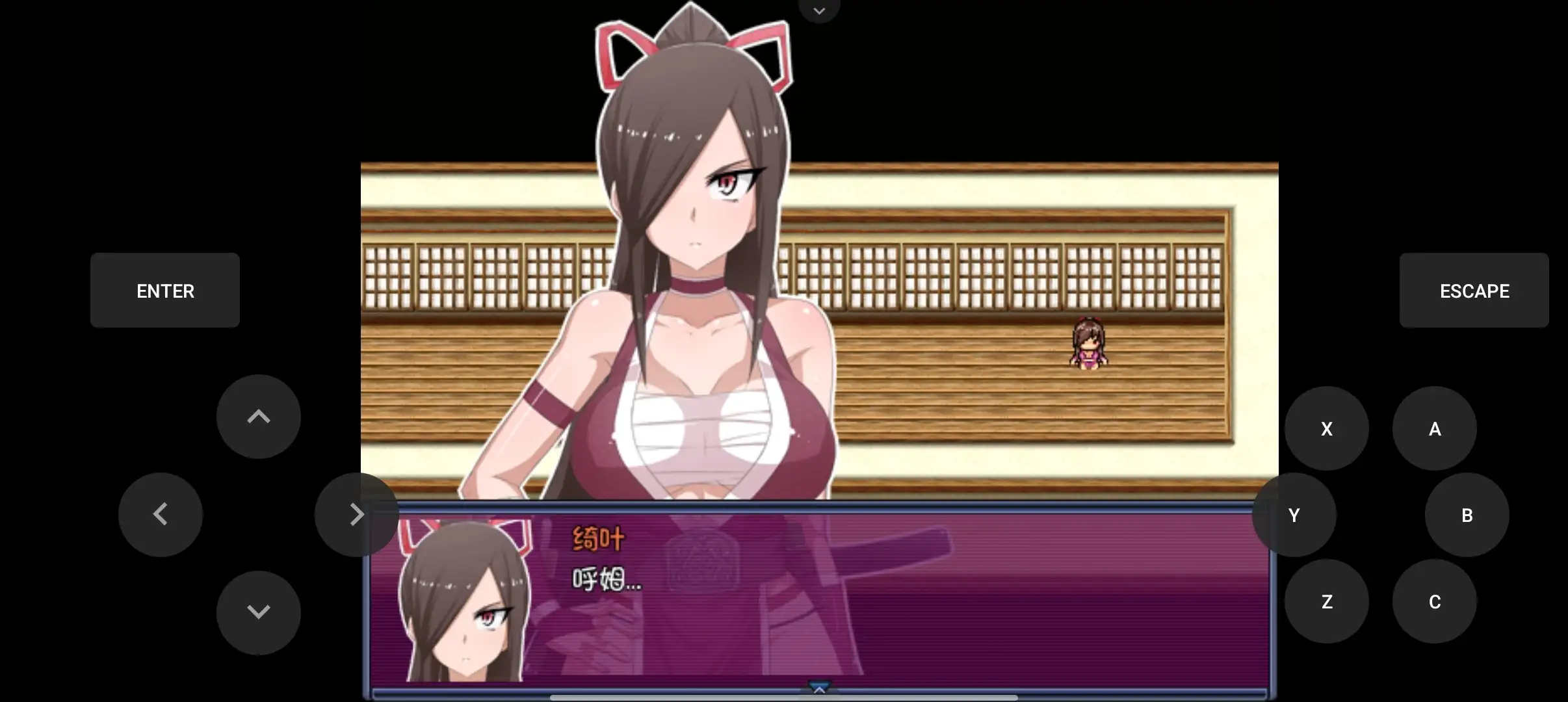The image size is (1568, 702).
Task: Tap the left arrow d-pad button
Action: point(161,514)
